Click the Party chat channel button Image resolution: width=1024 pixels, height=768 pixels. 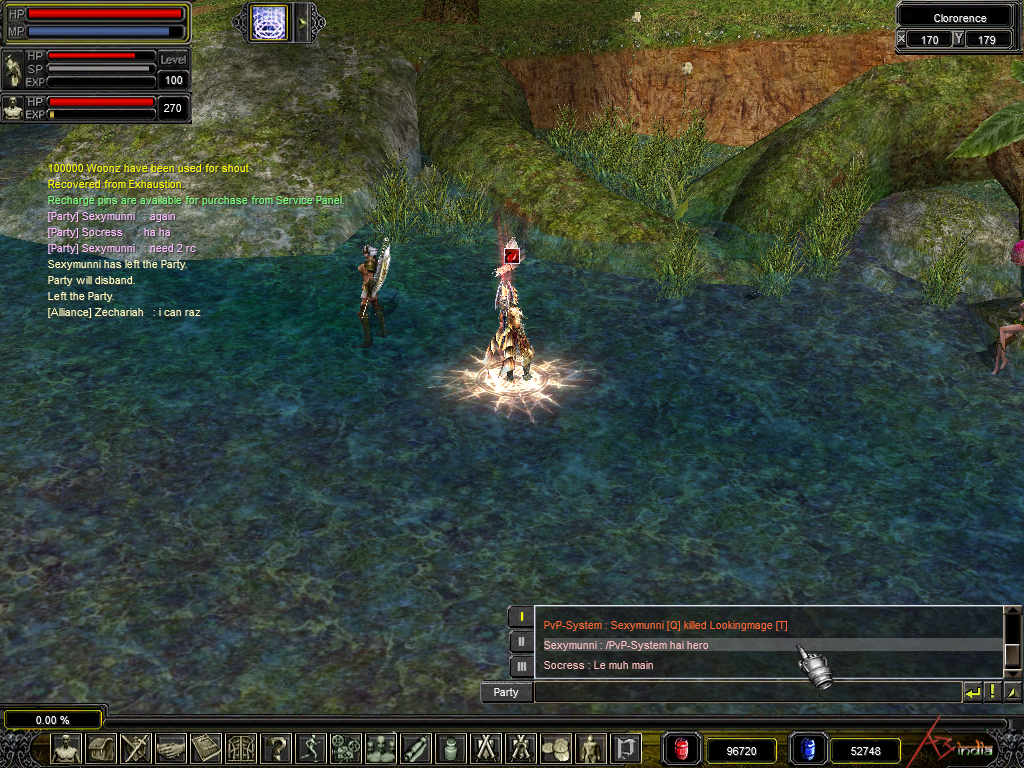(506, 692)
